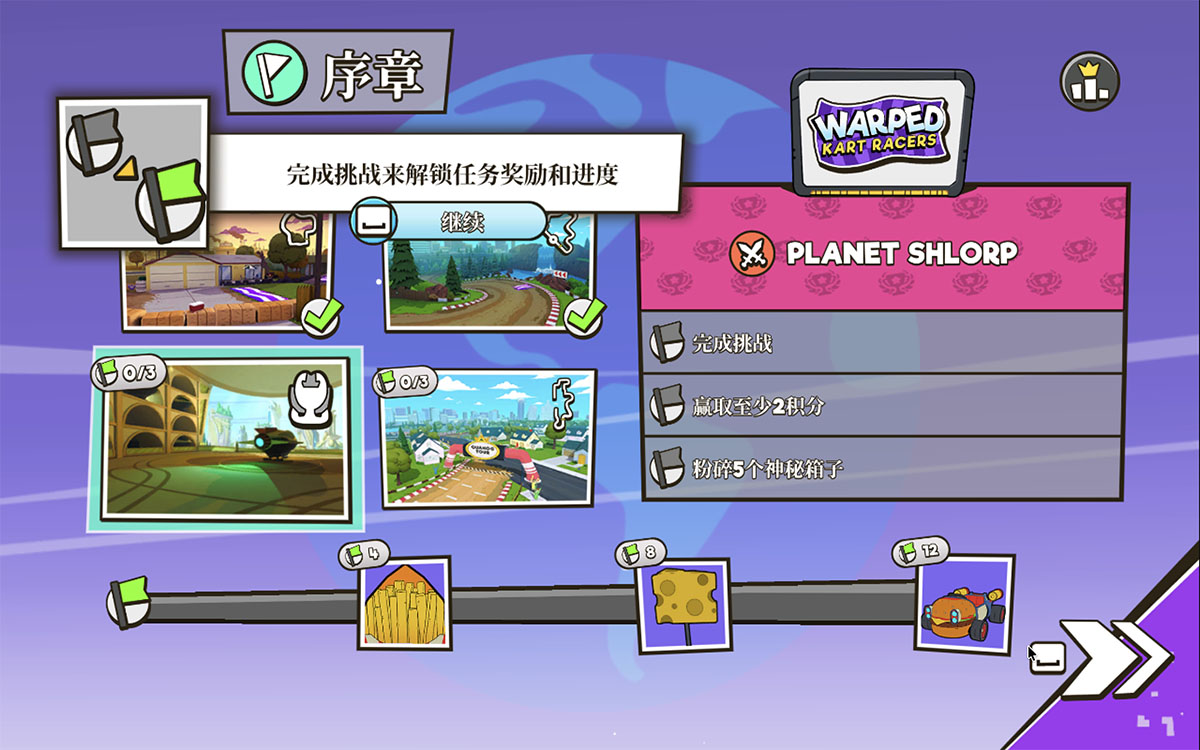Click the 继续 continue button

point(462,222)
